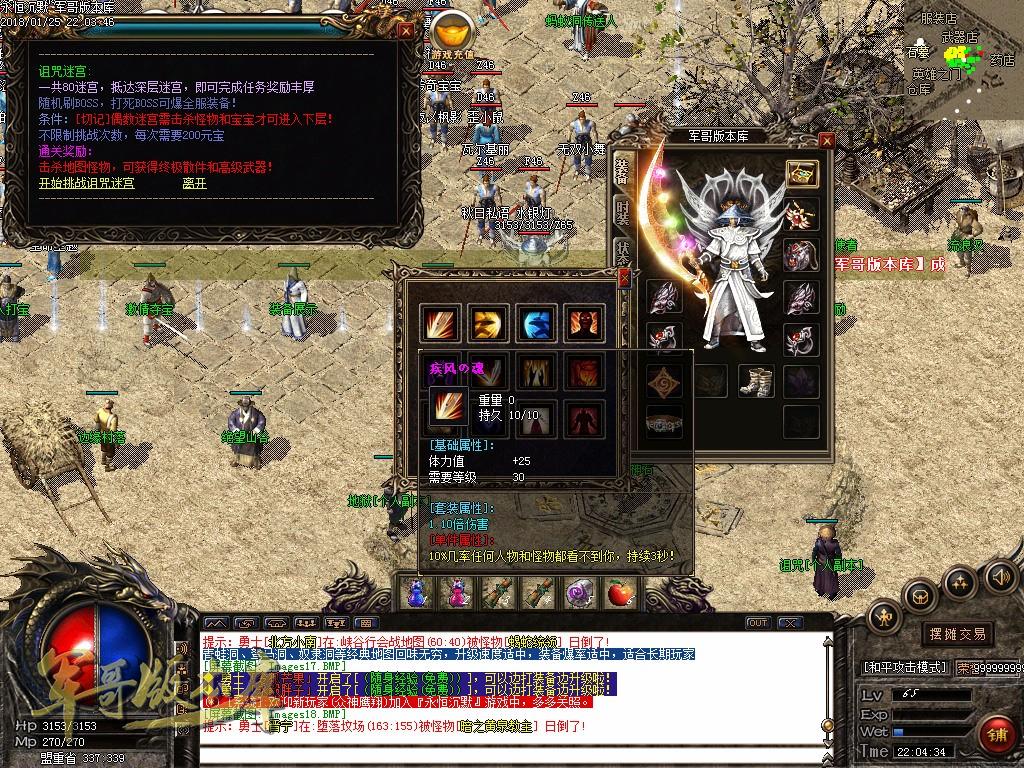Use the purple spiral scroll hotbar item
The width and height of the screenshot is (1024, 768).
578,594
